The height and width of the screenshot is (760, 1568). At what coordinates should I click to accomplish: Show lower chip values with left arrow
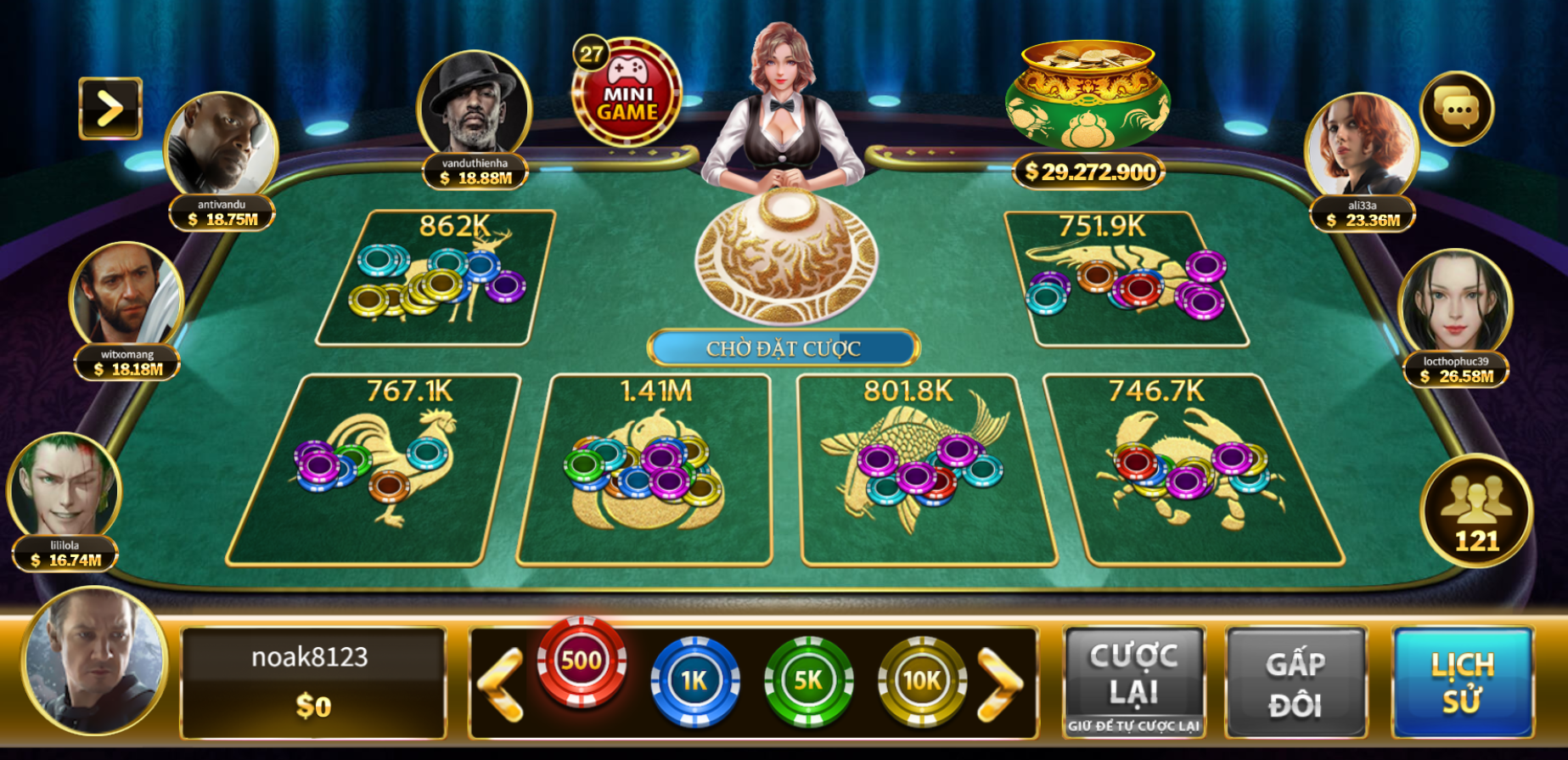[501, 684]
